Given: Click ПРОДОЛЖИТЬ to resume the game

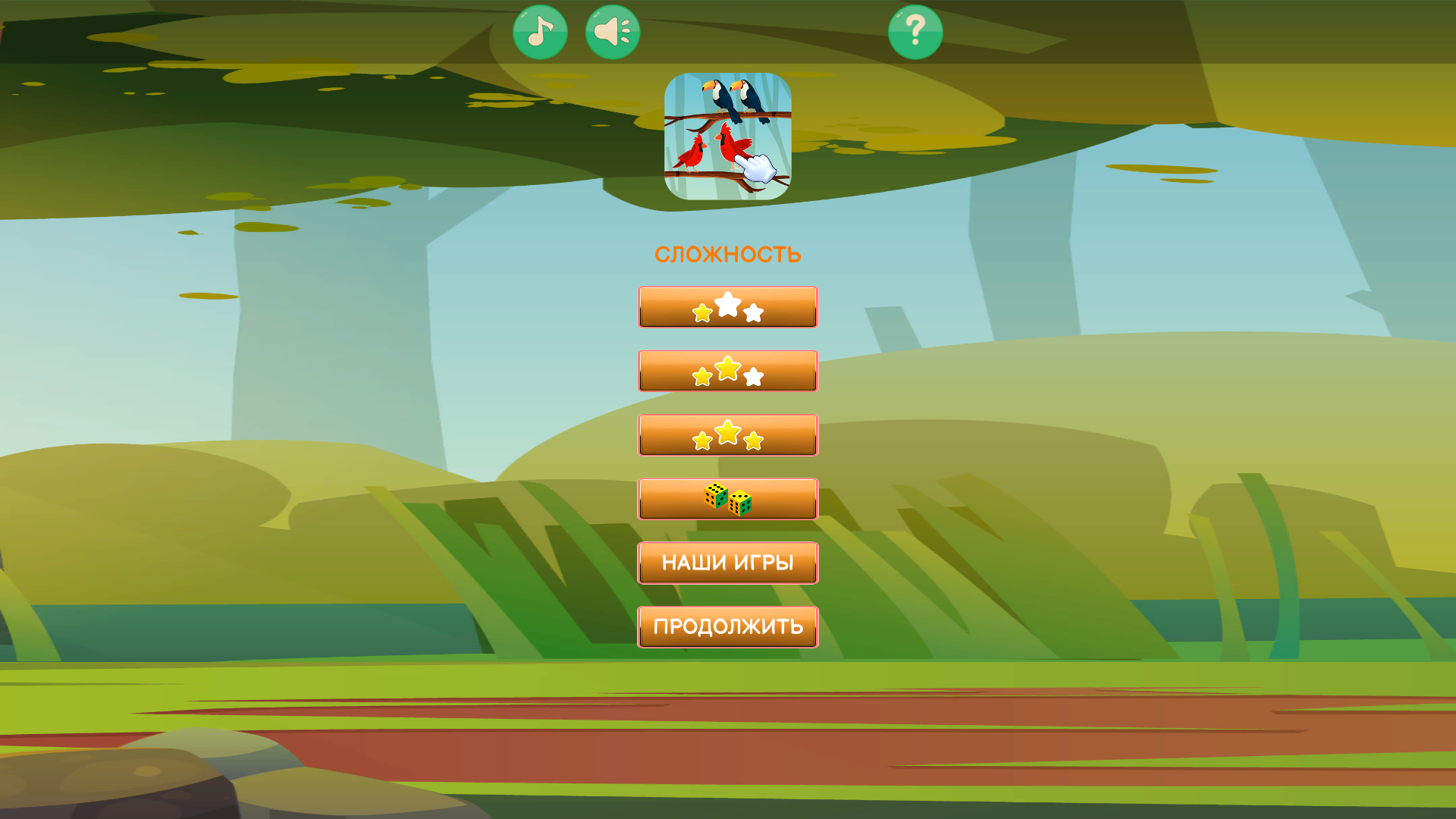Looking at the screenshot, I should (727, 626).
